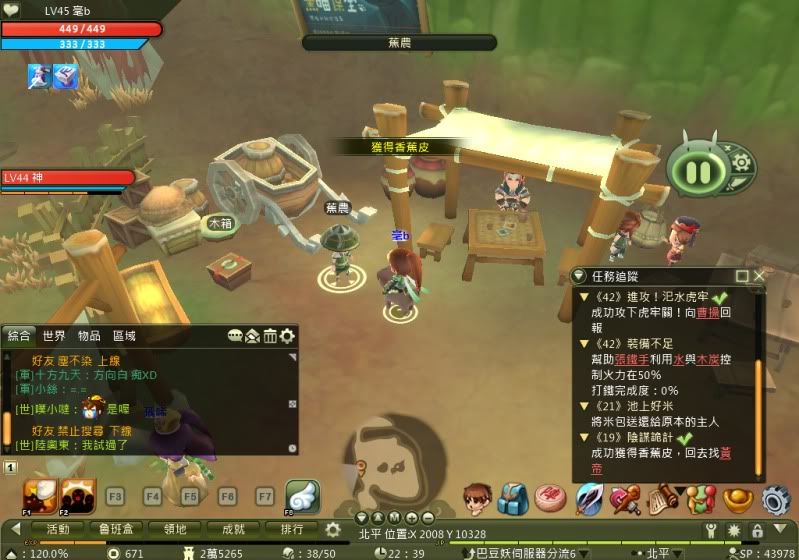
Task: Open chat settings gear icon
Action: coord(288,336)
